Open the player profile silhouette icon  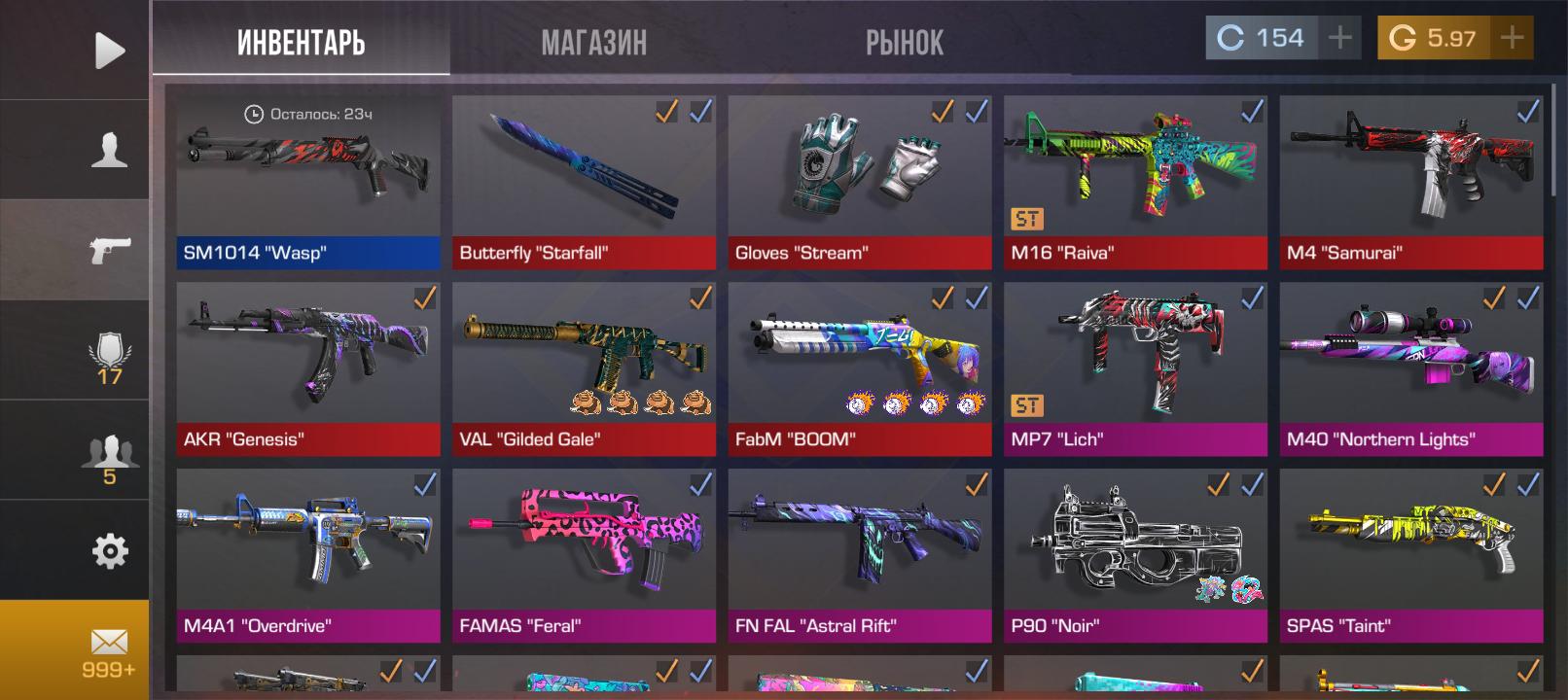[x=109, y=150]
